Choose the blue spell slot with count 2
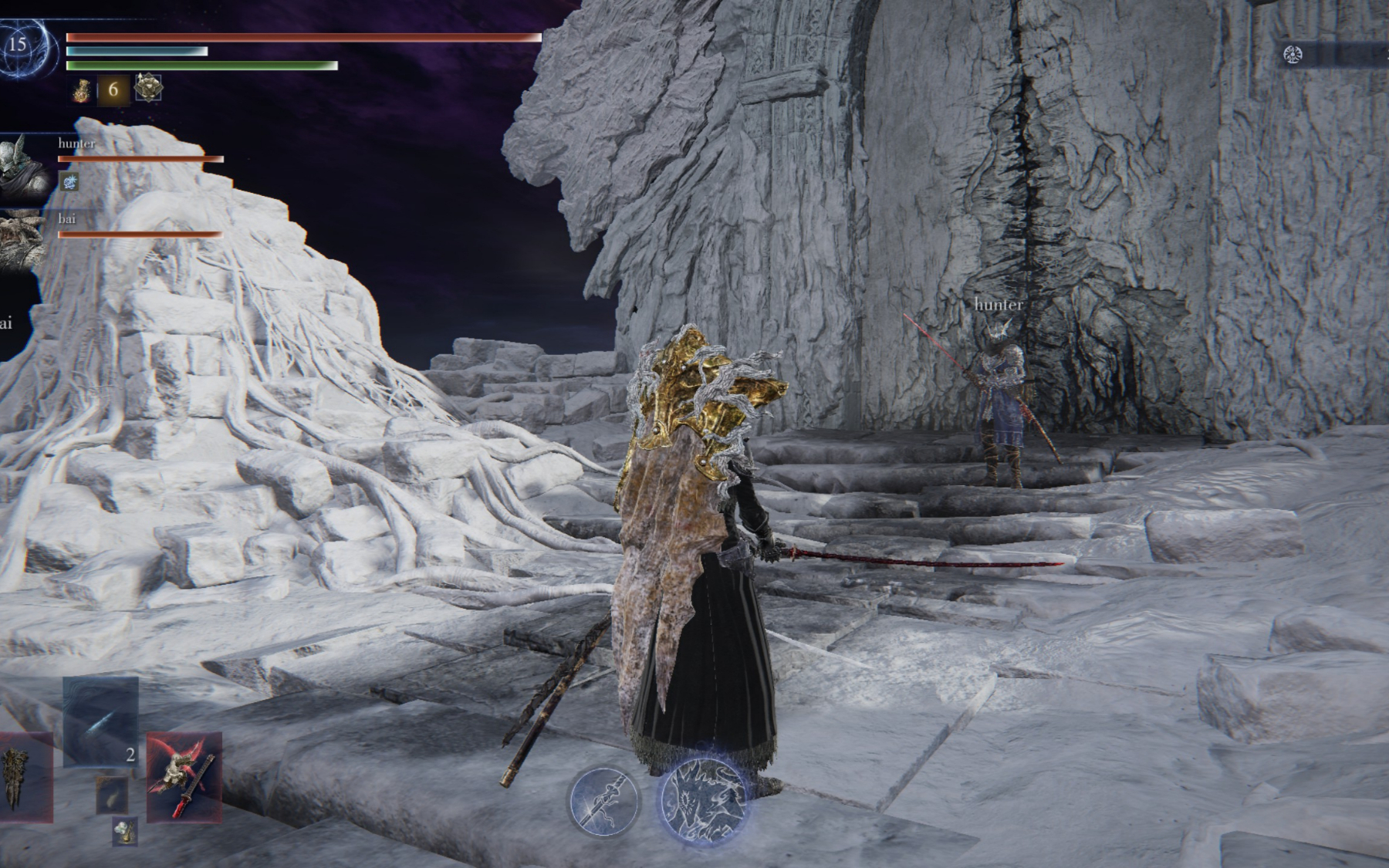The image size is (1389, 868). click(x=101, y=721)
